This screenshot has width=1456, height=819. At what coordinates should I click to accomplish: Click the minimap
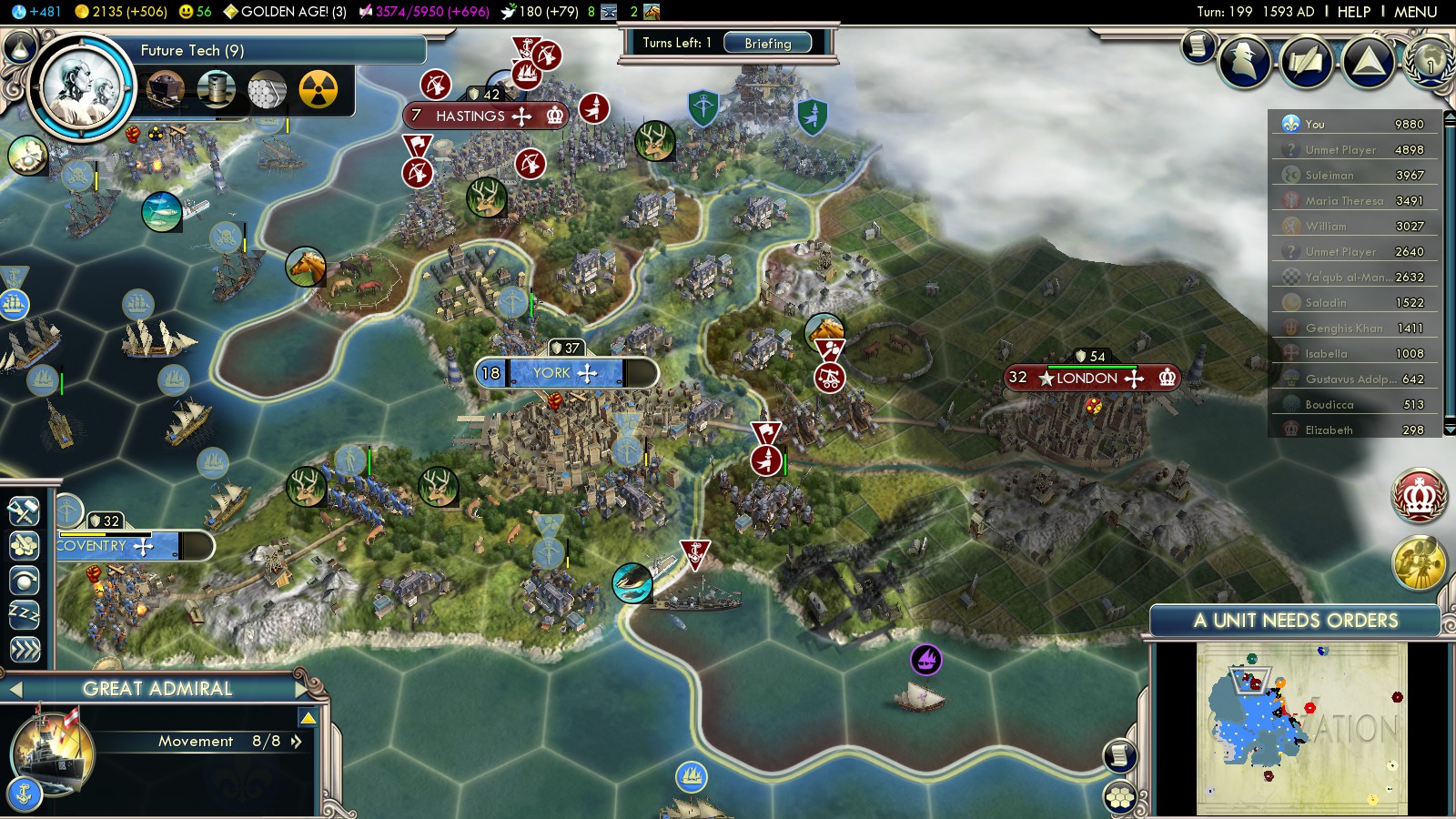tap(1301, 728)
